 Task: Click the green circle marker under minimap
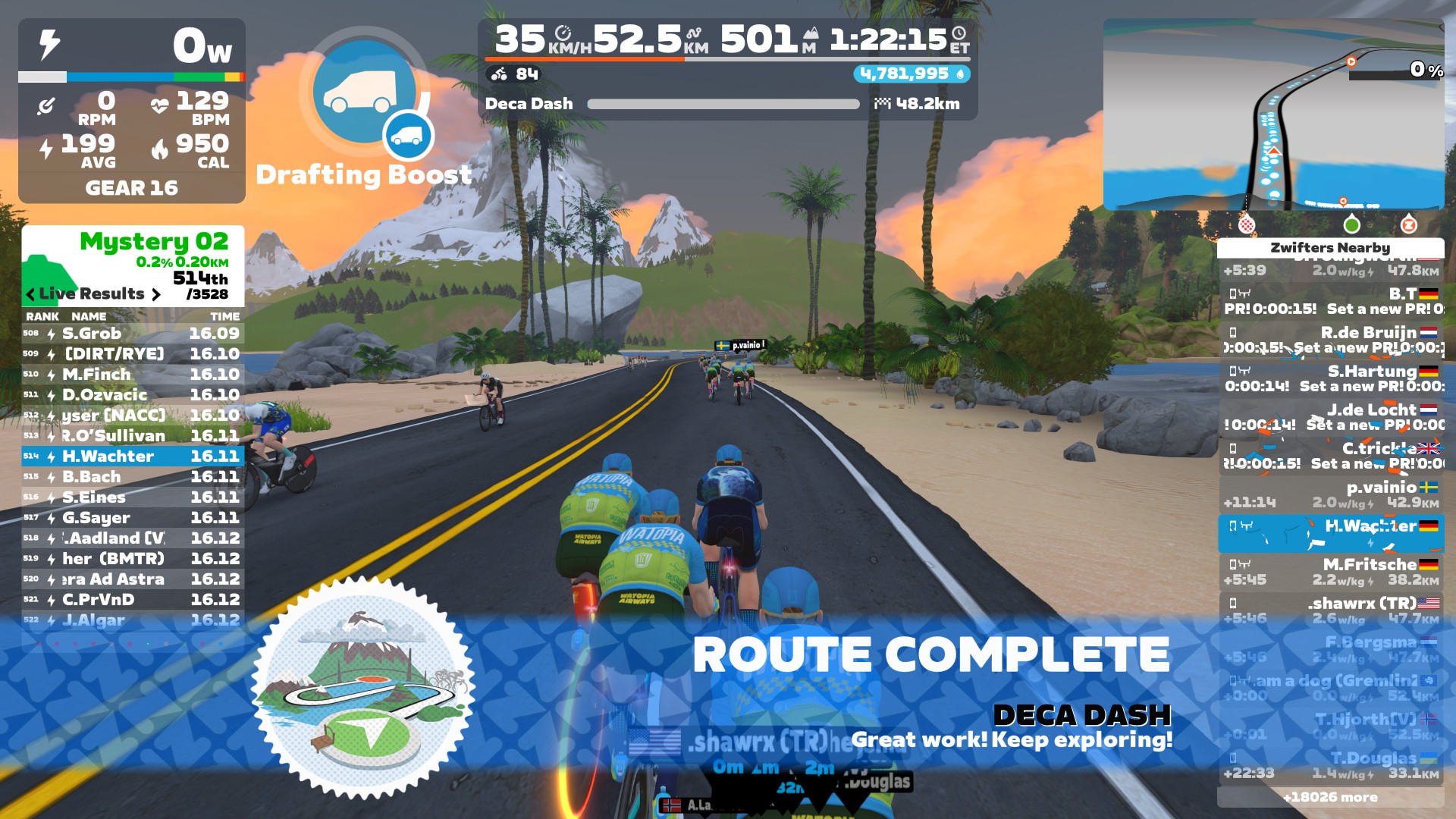tap(1351, 224)
